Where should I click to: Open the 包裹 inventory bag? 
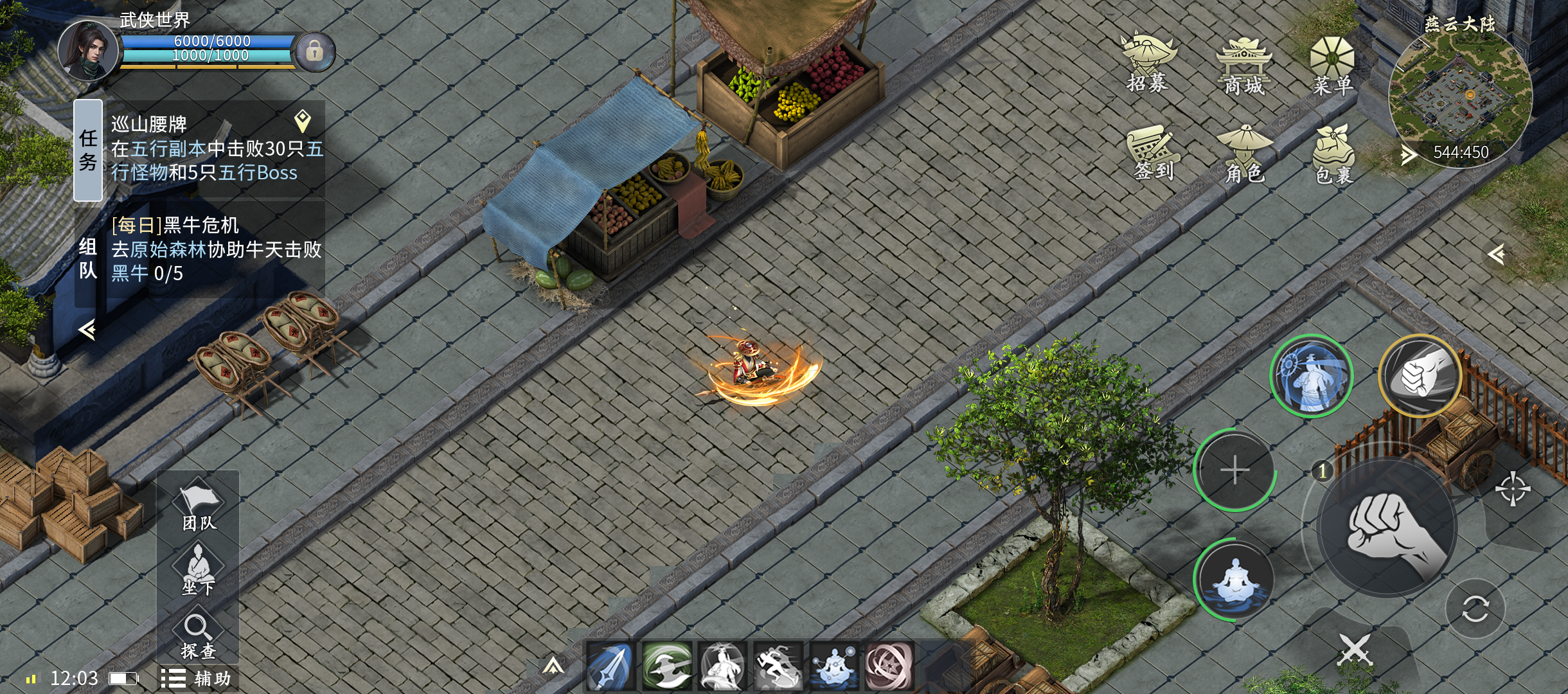pyautogui.click(x=1333, y=154)
